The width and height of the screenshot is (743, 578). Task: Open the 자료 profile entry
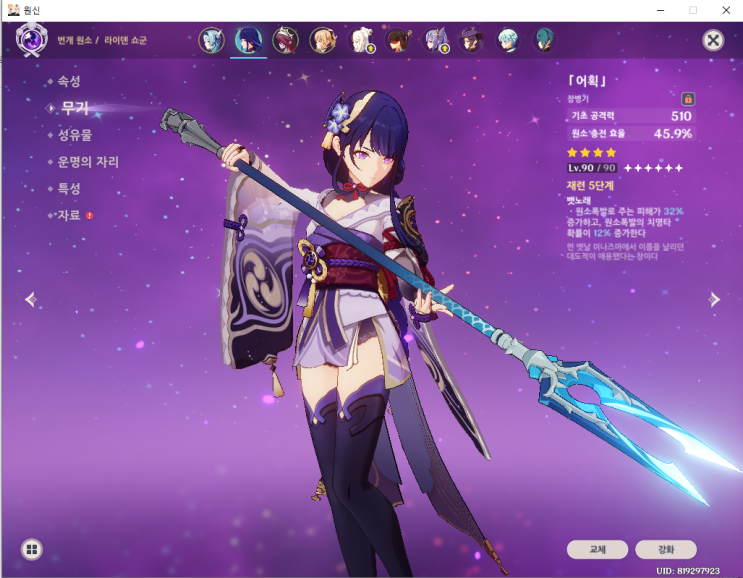[69, 215]
